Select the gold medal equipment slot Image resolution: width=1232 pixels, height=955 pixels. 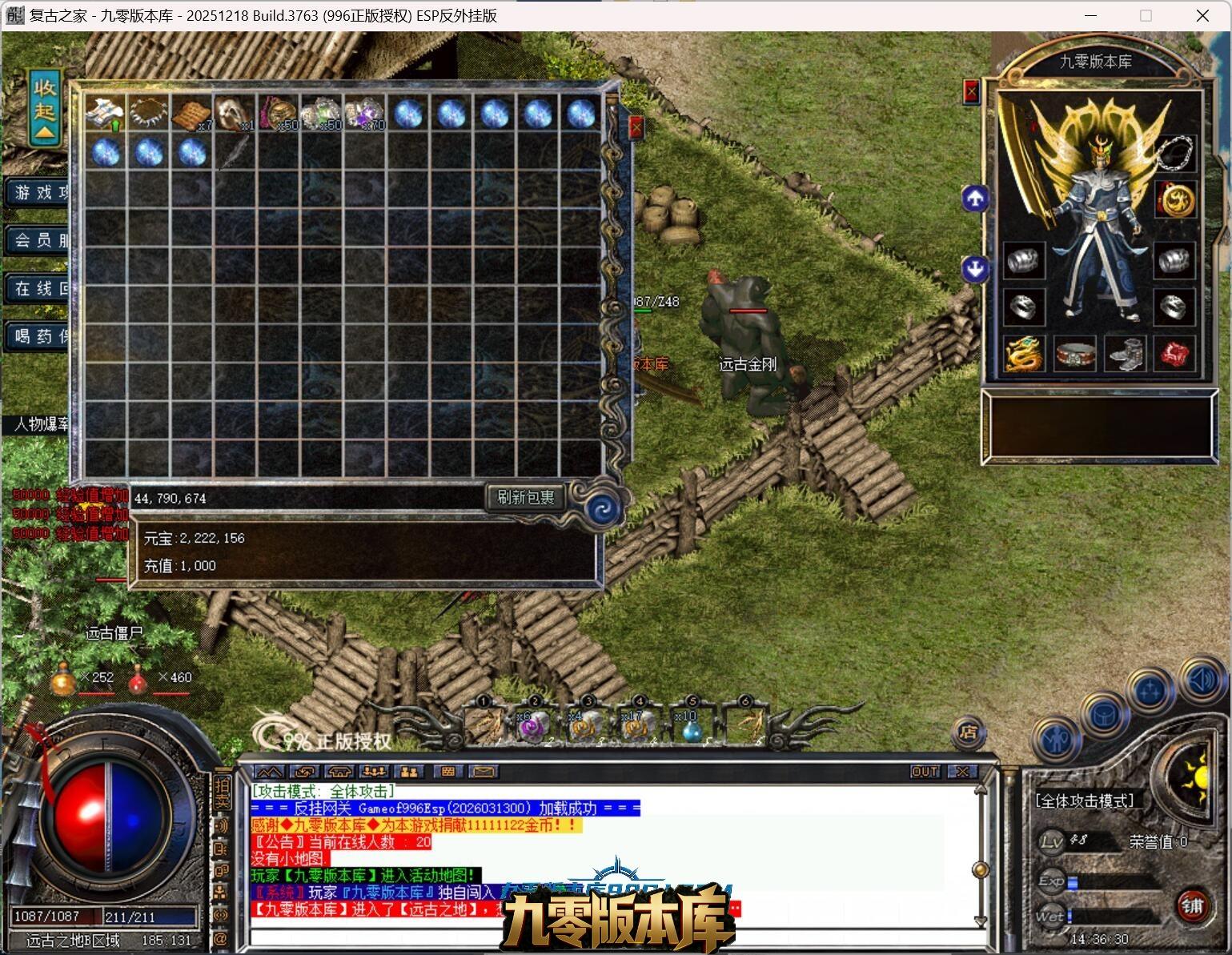[1174, 199]
